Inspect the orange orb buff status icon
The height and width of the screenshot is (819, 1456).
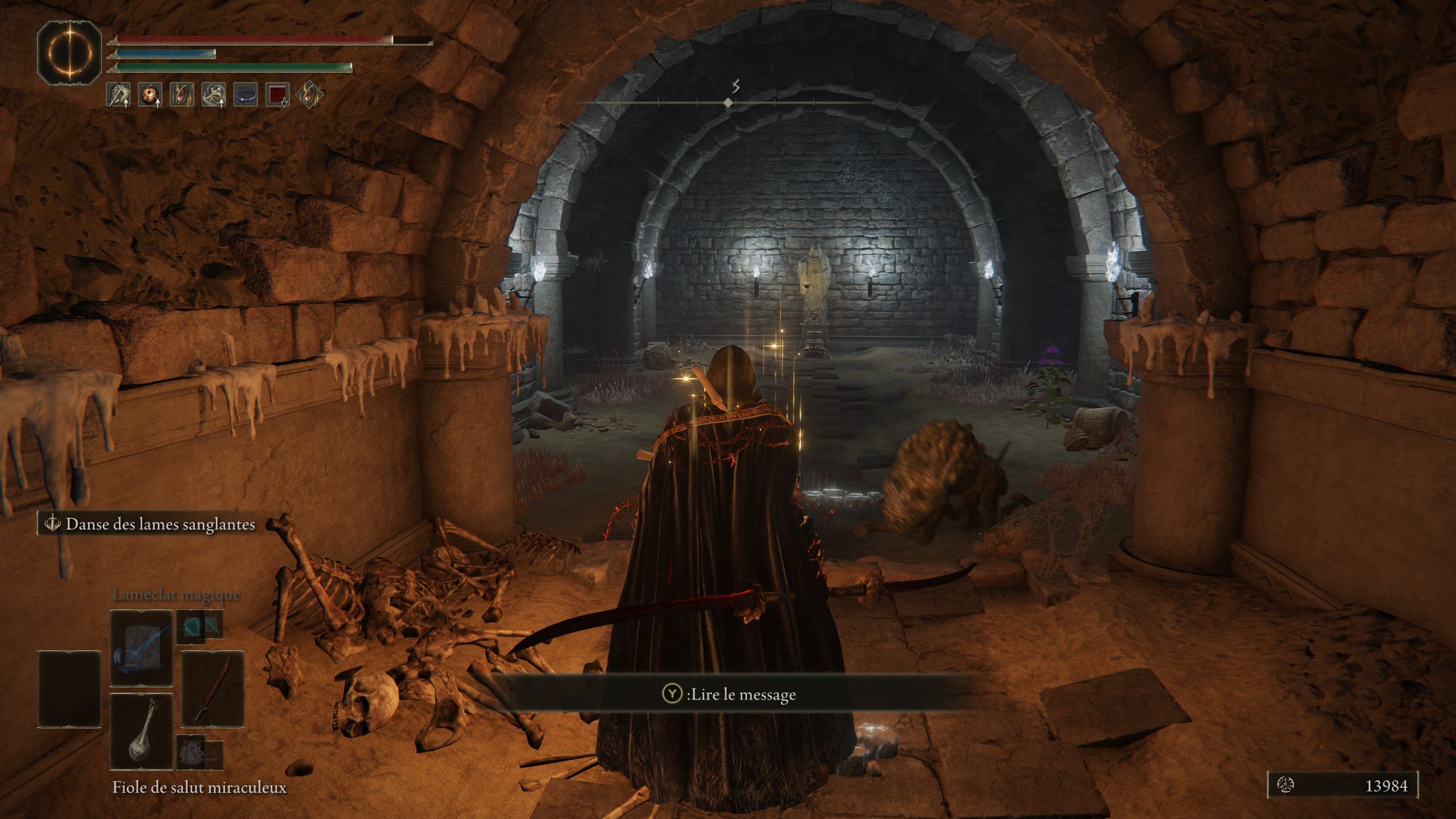point(151,94)
